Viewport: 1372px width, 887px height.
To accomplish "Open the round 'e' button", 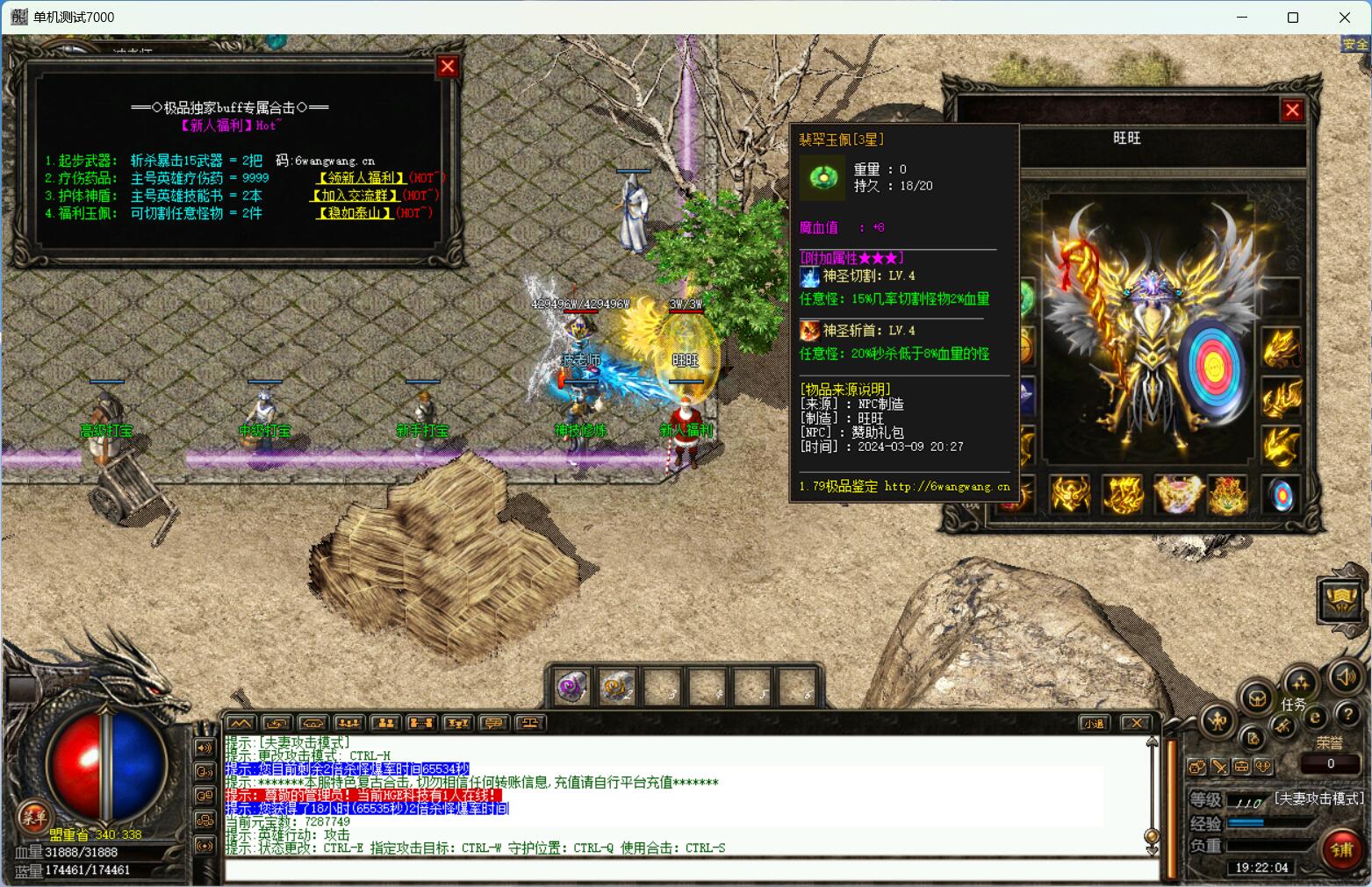I will coord(1315,717).
